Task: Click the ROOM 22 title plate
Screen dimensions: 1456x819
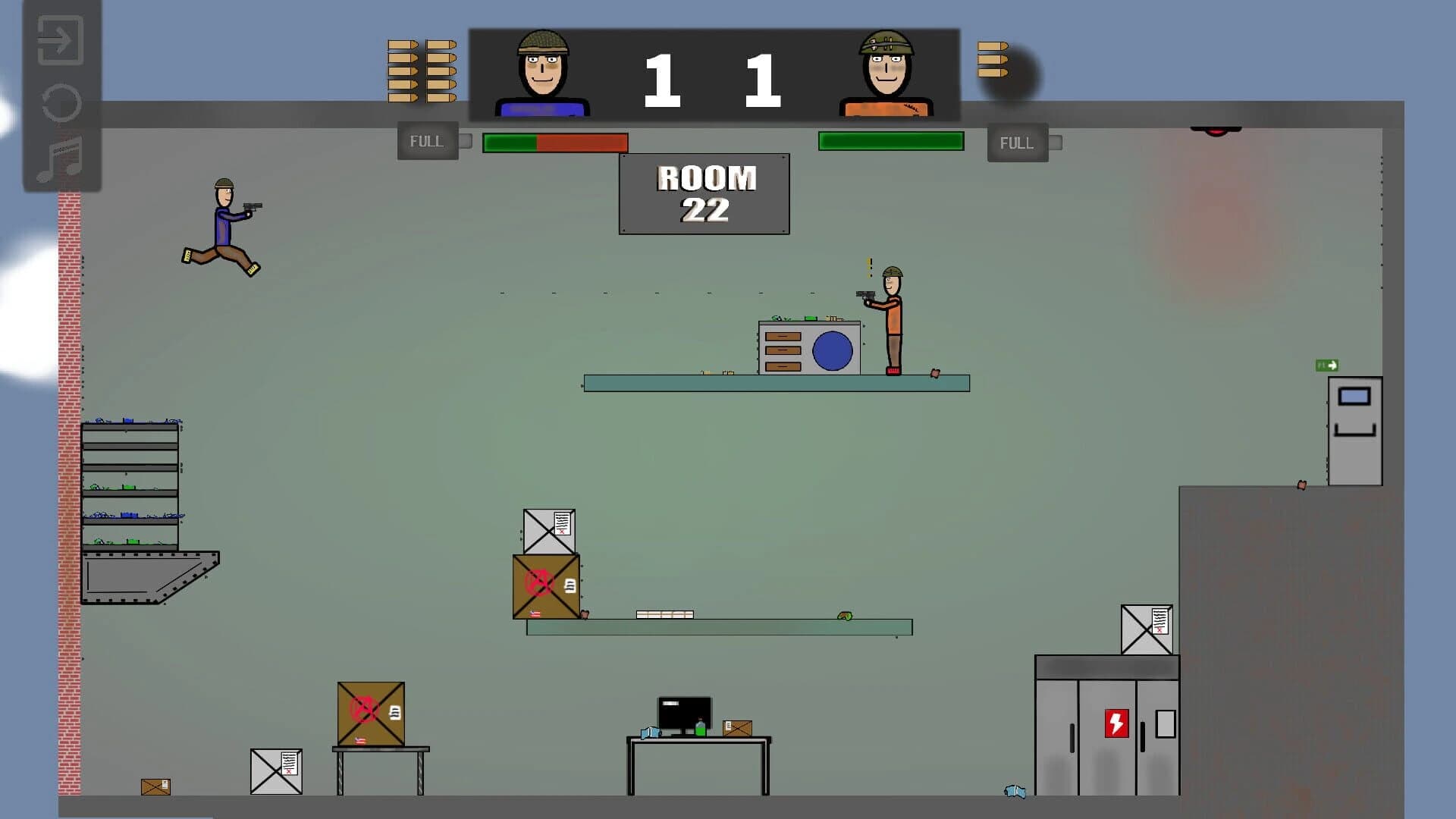Action: [x=704, y=192]
